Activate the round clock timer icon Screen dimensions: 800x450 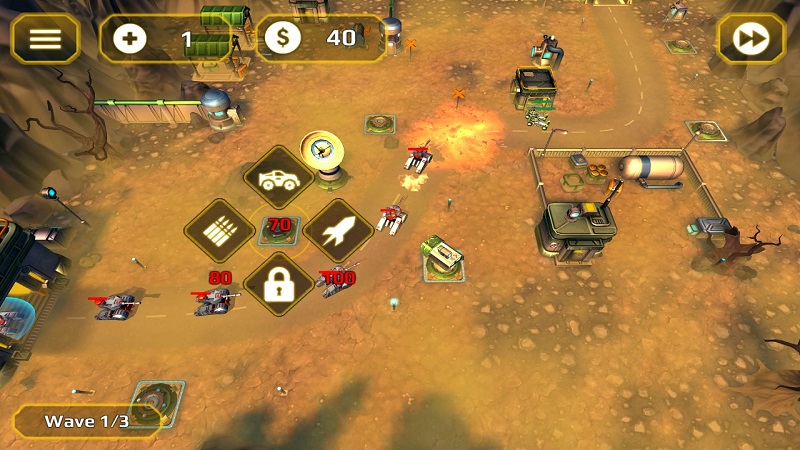322,151
